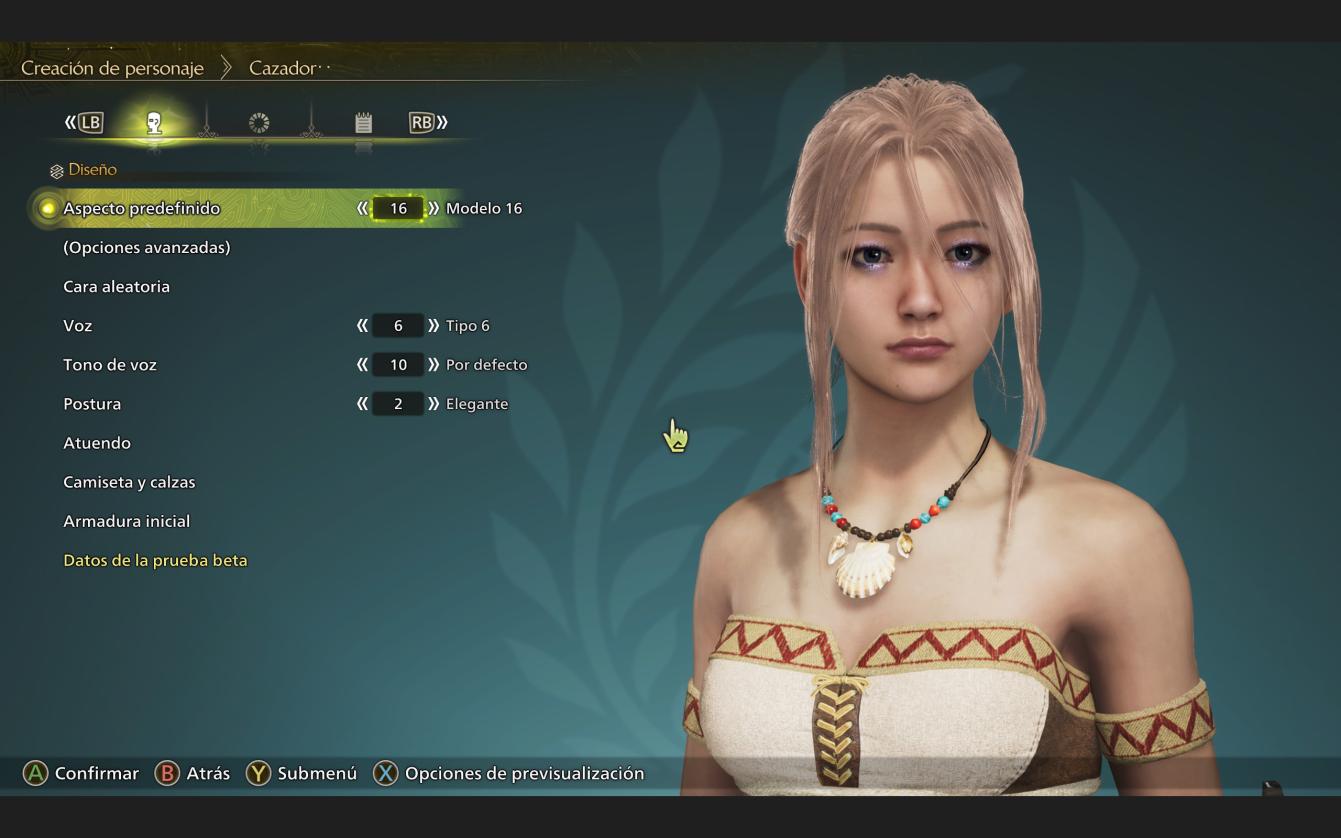
Task: Click the left arrow of Aspecto predefinido
Action: 362,208
